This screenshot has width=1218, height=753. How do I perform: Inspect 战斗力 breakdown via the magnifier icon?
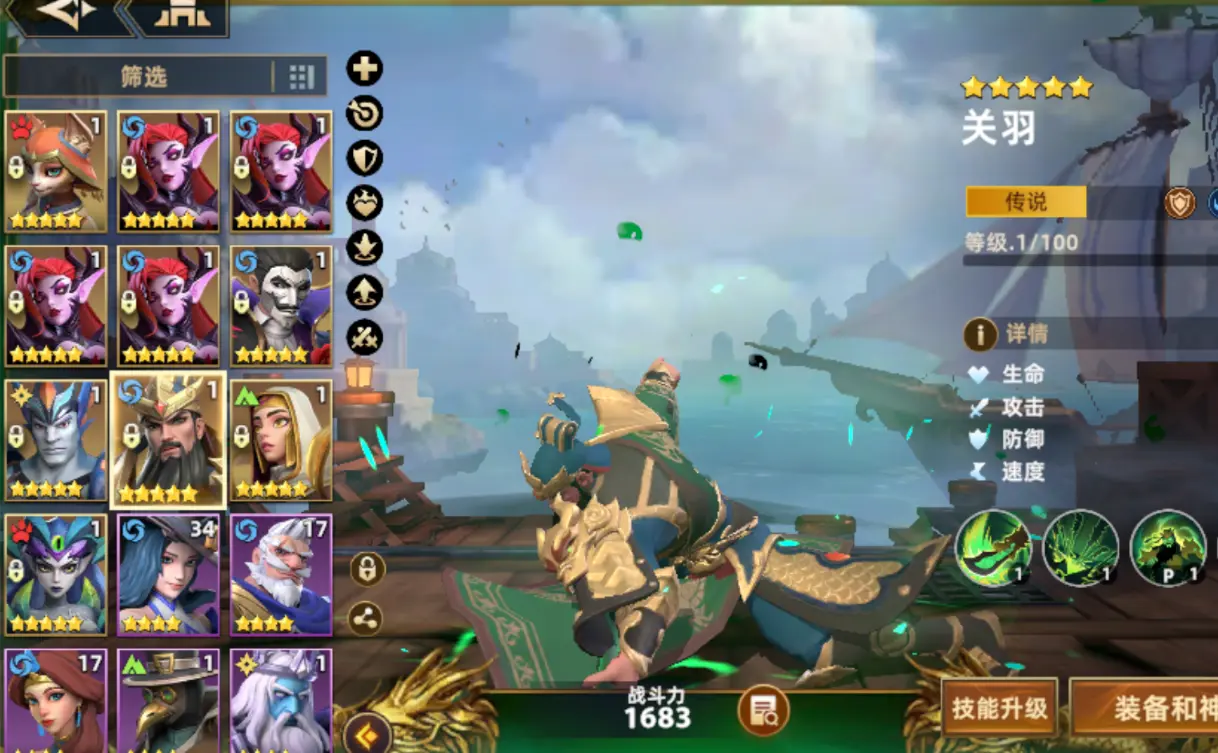pos(764,711)
